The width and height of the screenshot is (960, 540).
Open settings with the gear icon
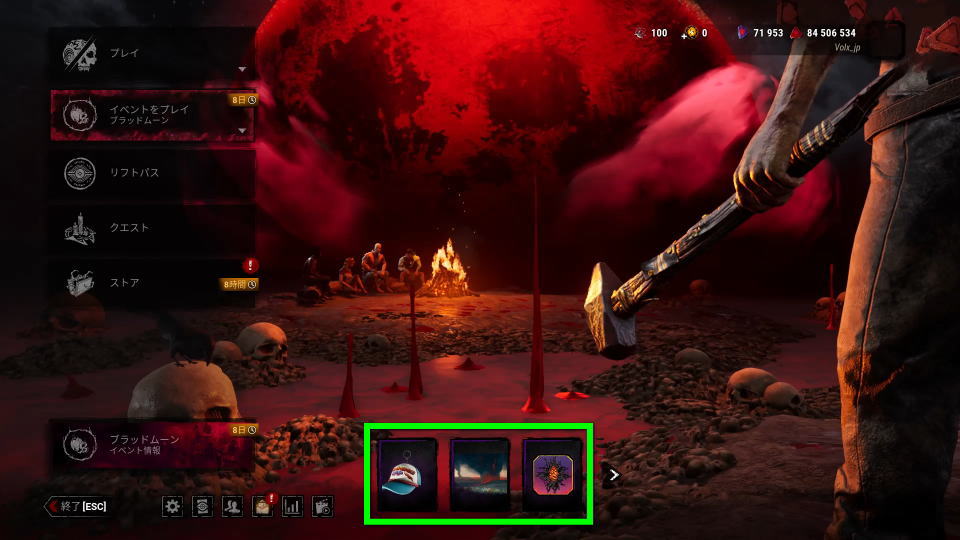(173, 506)
